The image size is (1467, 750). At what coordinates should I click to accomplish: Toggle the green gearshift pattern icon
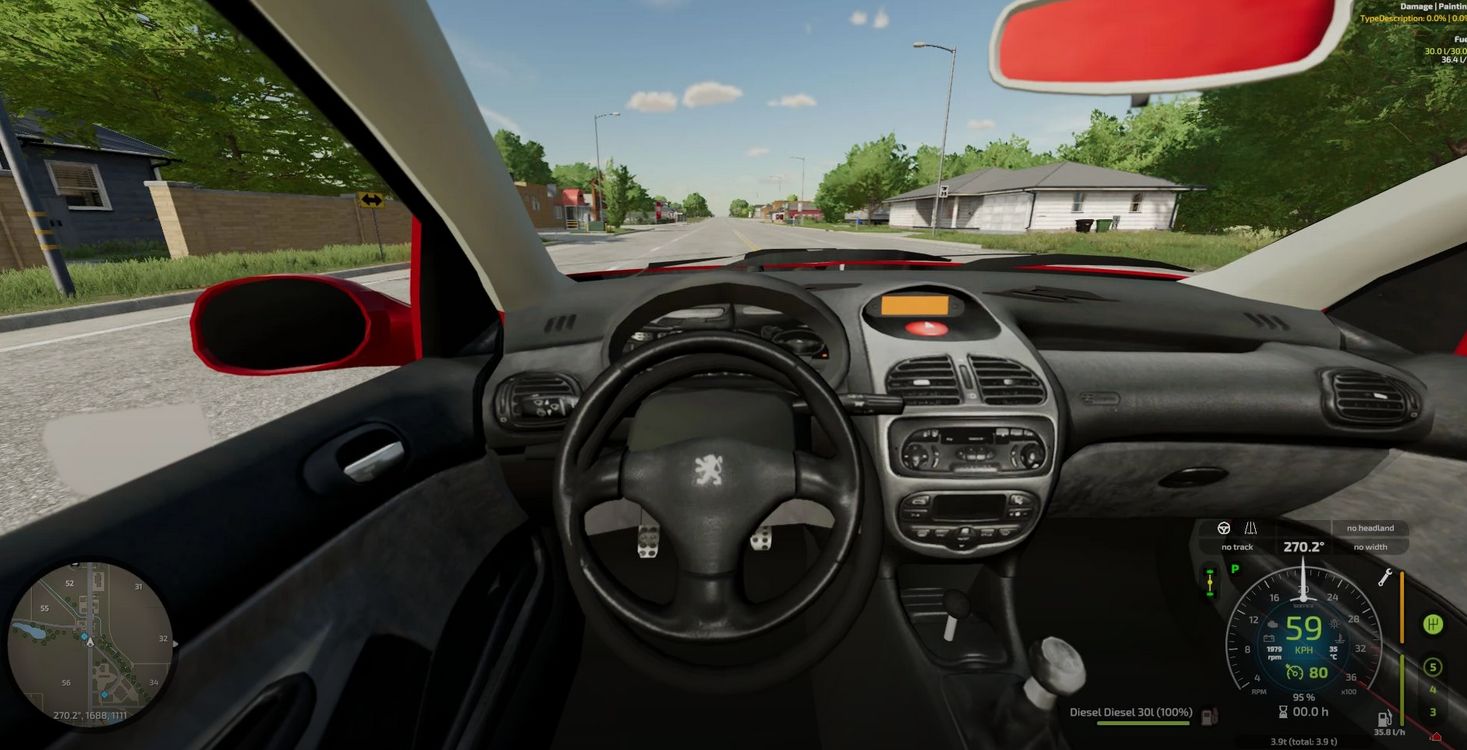pos(1433,625)
